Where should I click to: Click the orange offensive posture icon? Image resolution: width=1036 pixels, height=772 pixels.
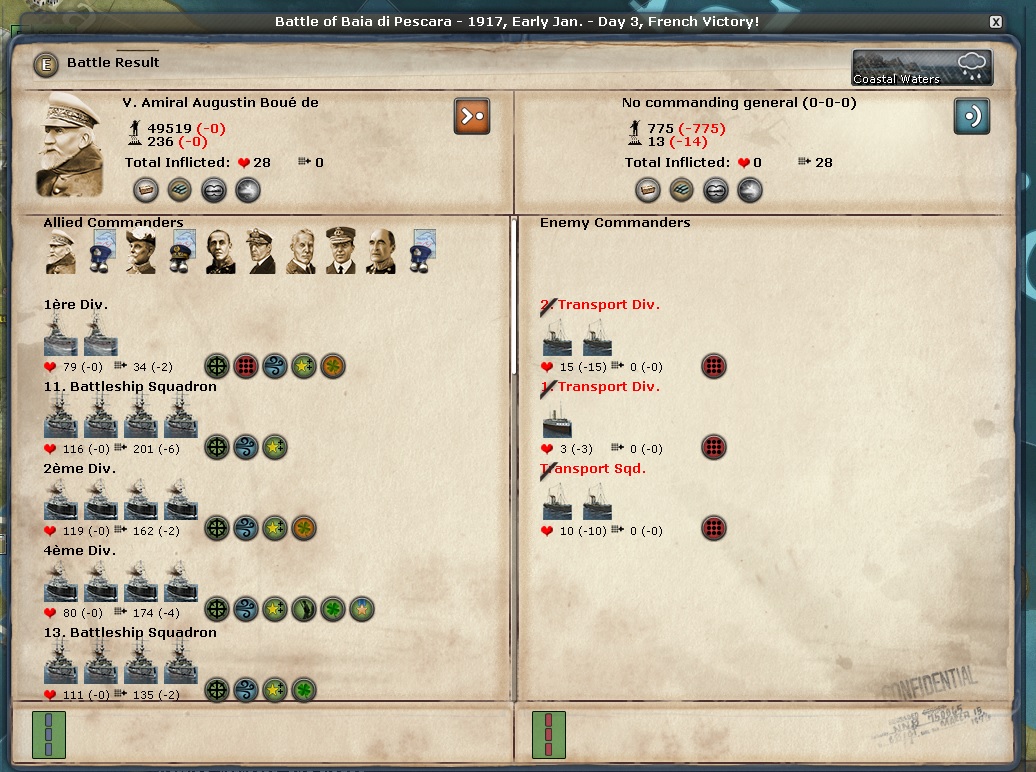471,116
